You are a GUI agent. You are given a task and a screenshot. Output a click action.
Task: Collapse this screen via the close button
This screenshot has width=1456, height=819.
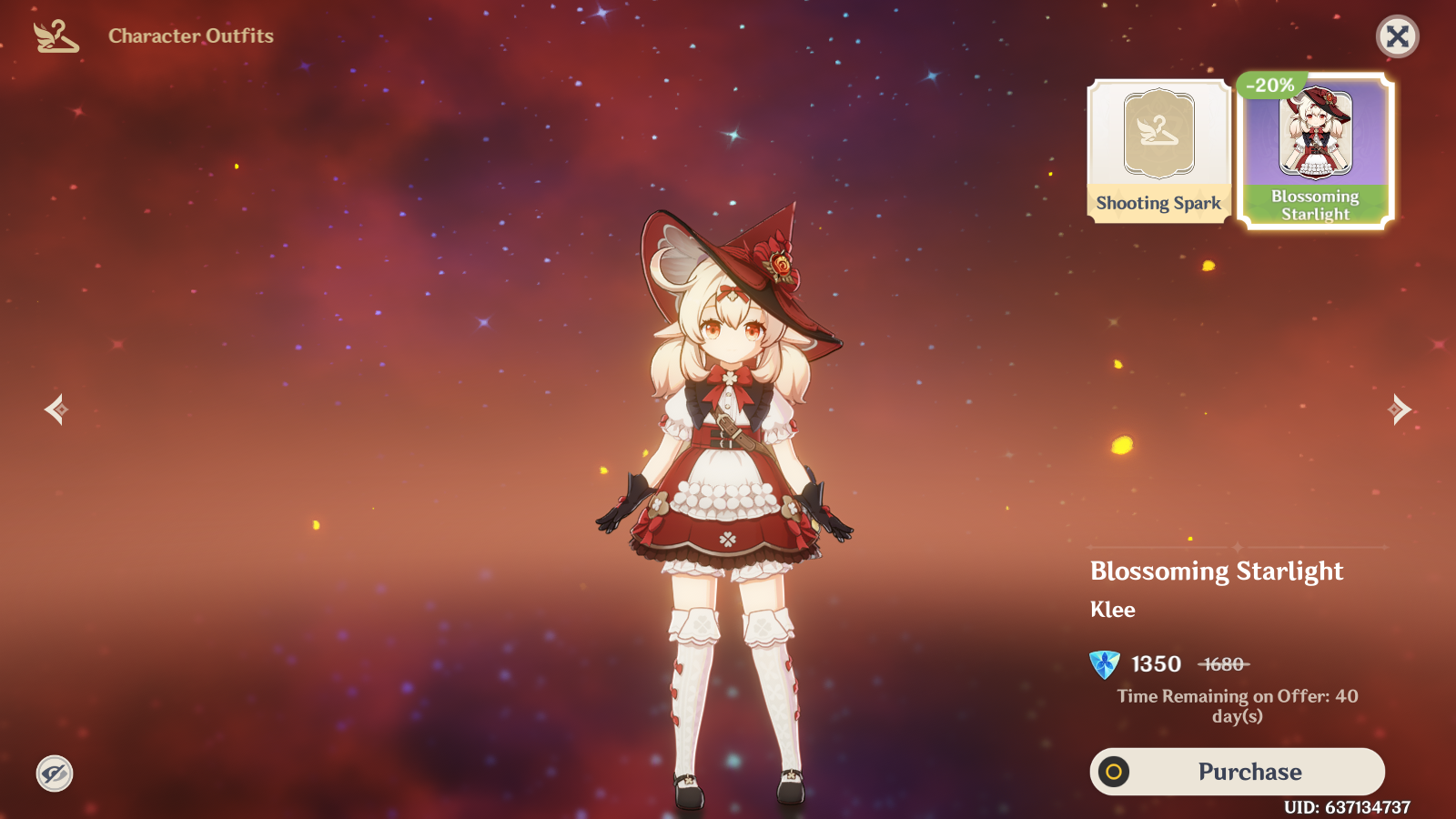click(x=1397, y=36)
